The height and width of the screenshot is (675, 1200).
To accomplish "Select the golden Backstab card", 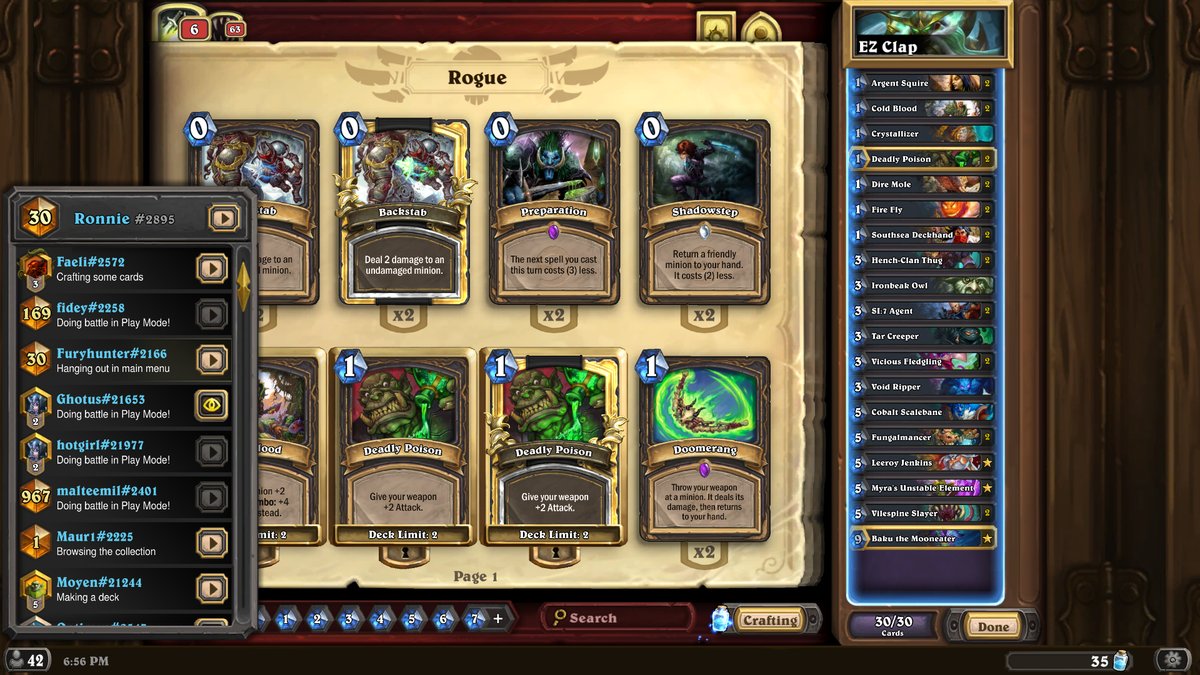I will coord(402,212).
